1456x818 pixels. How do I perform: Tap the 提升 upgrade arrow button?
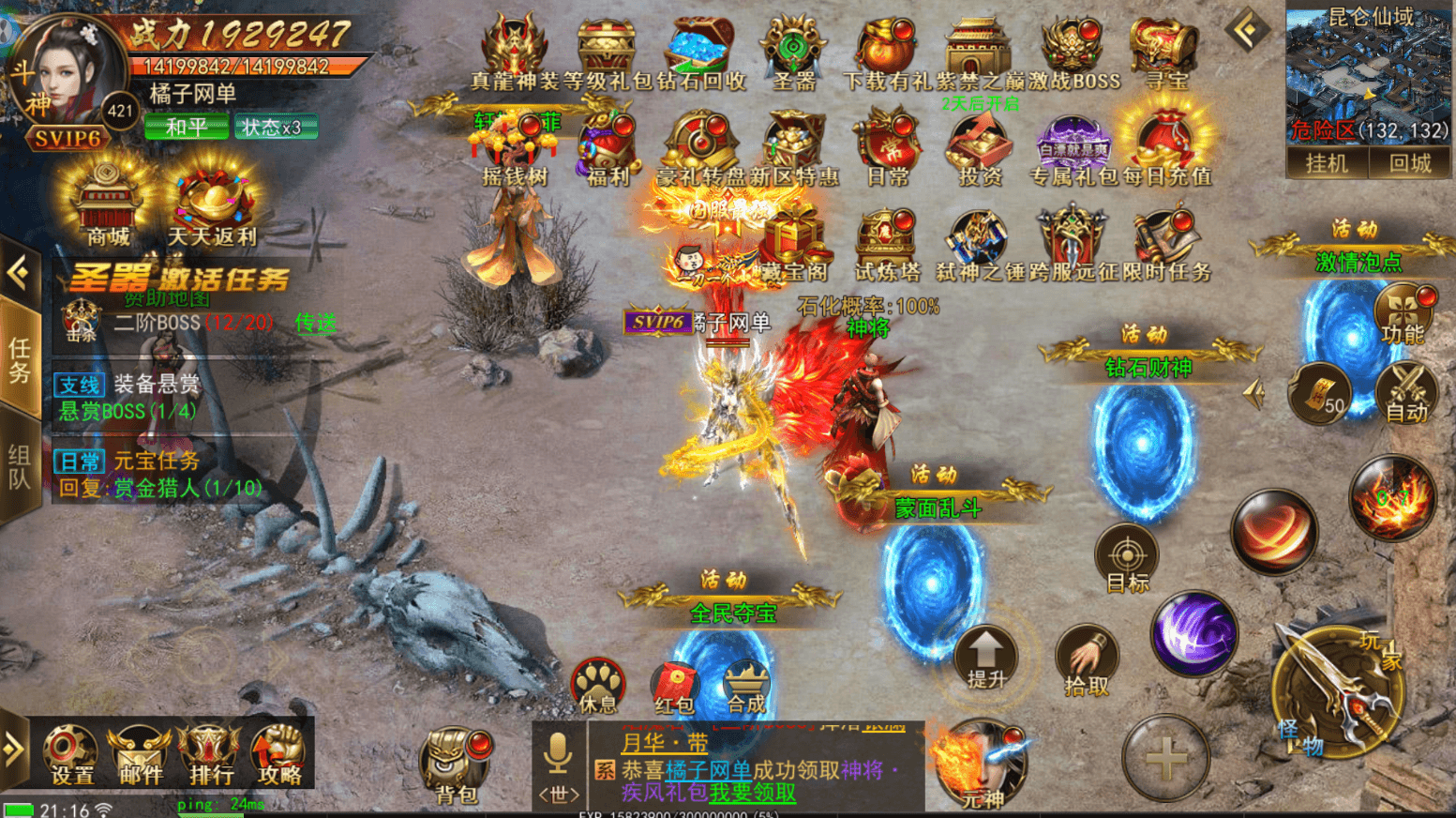point(986,657)
